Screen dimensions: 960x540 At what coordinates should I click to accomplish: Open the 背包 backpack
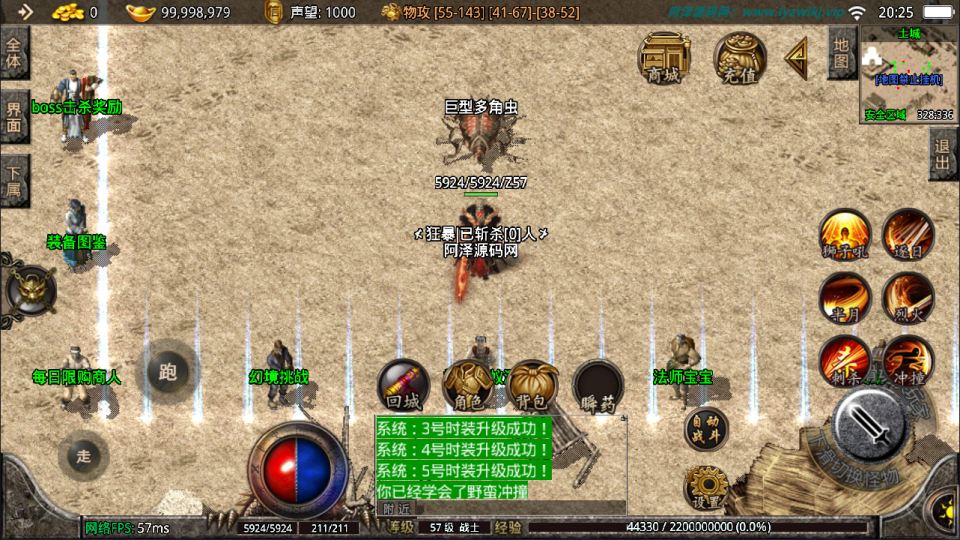point(532,386)
